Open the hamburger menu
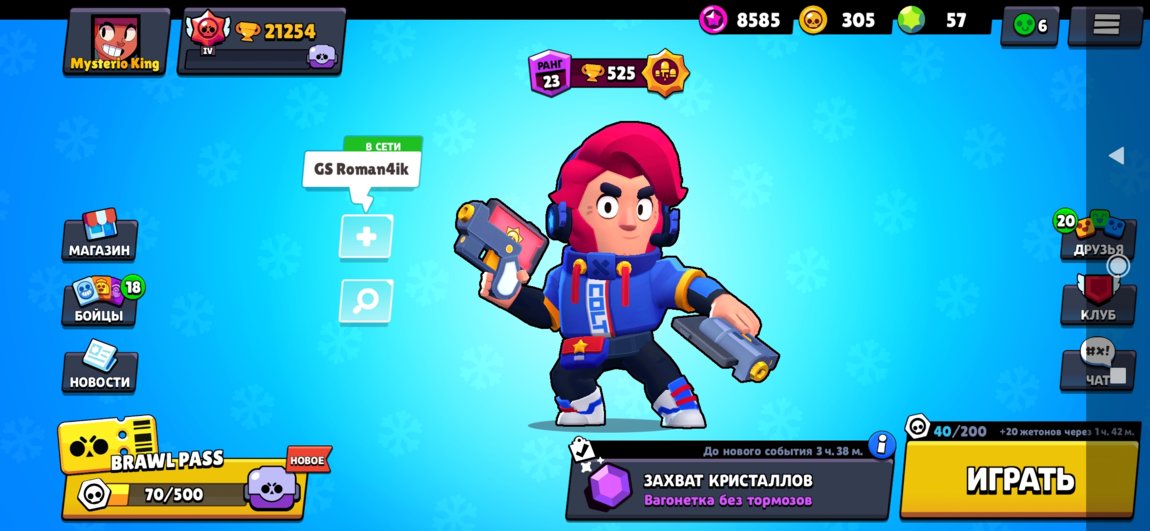1150x531 pixels. (1105, 25)
